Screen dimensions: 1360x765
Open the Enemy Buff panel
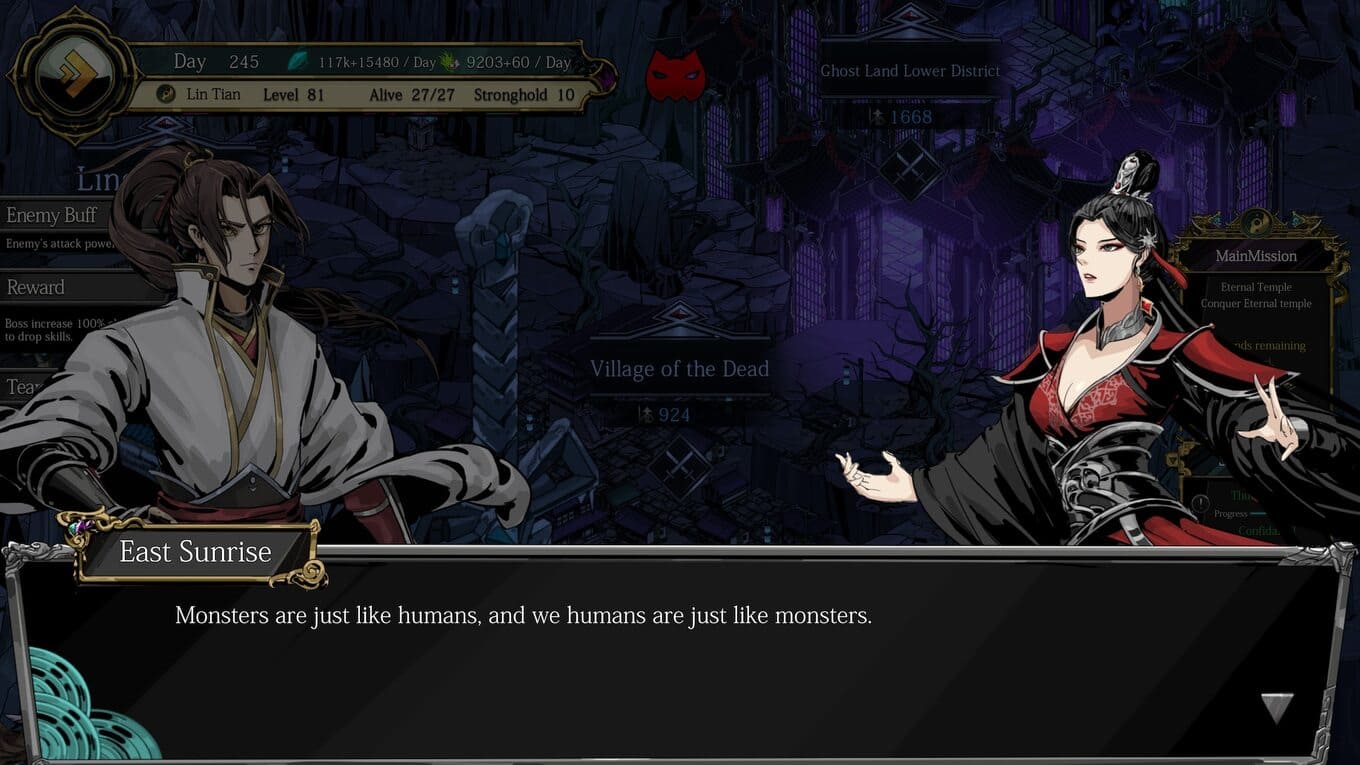(x=52, y=216)
